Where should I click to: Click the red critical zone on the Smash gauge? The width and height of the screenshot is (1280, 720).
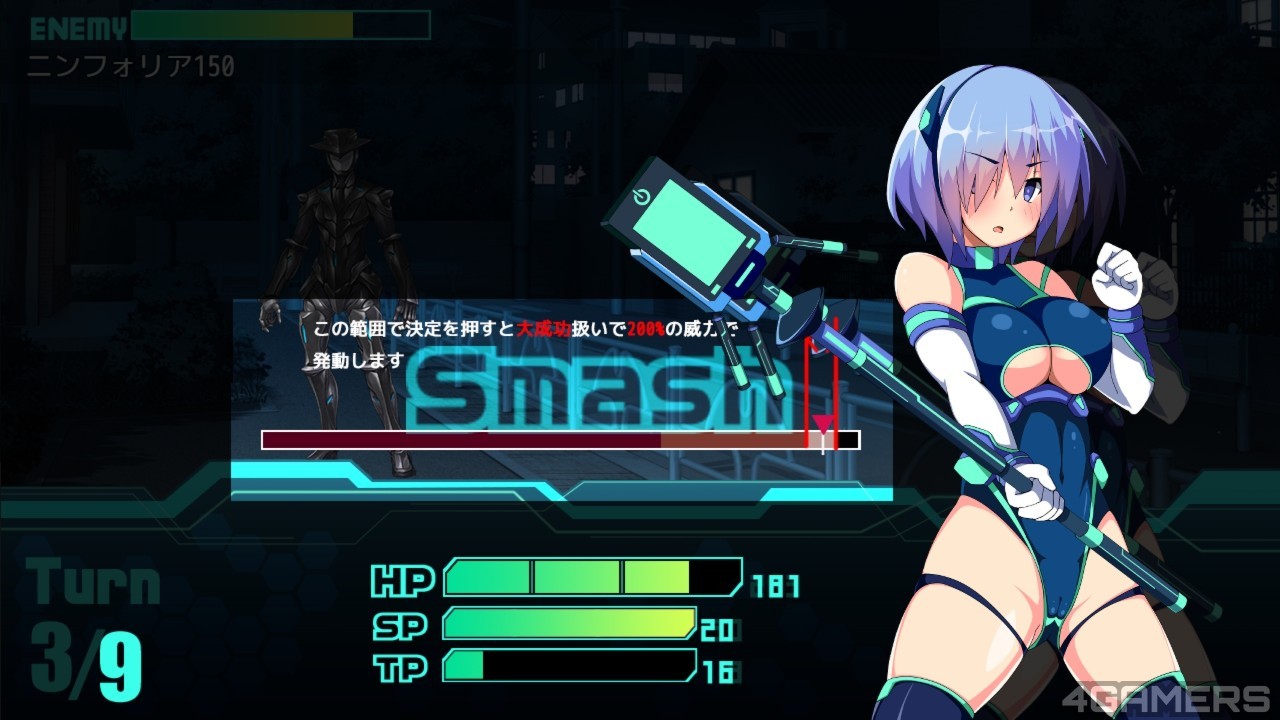click(821, 440)
